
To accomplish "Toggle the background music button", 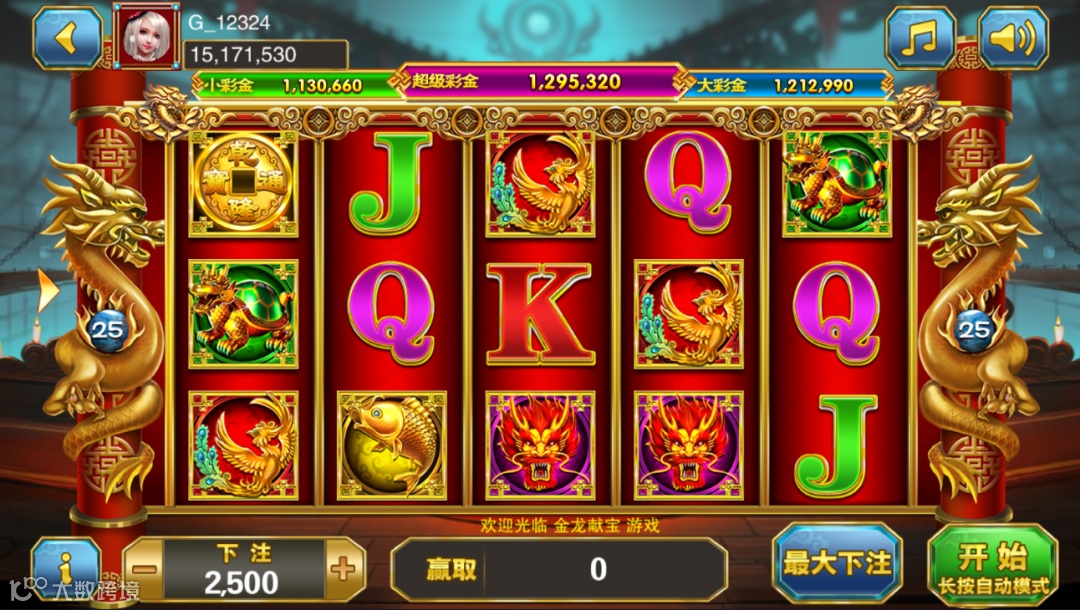I will coord(919,39).
